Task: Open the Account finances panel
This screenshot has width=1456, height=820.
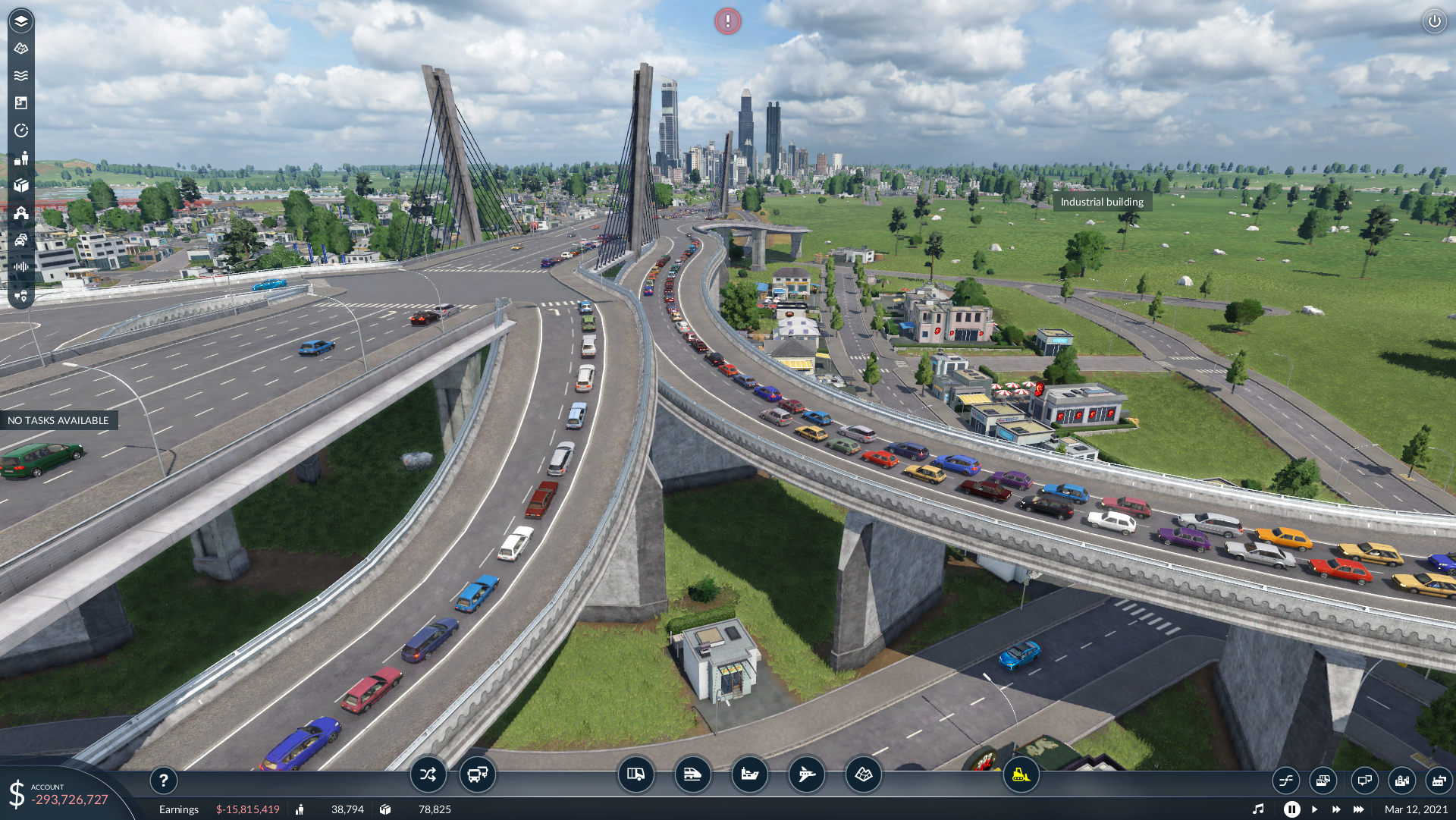Action: tap(61, 794)
